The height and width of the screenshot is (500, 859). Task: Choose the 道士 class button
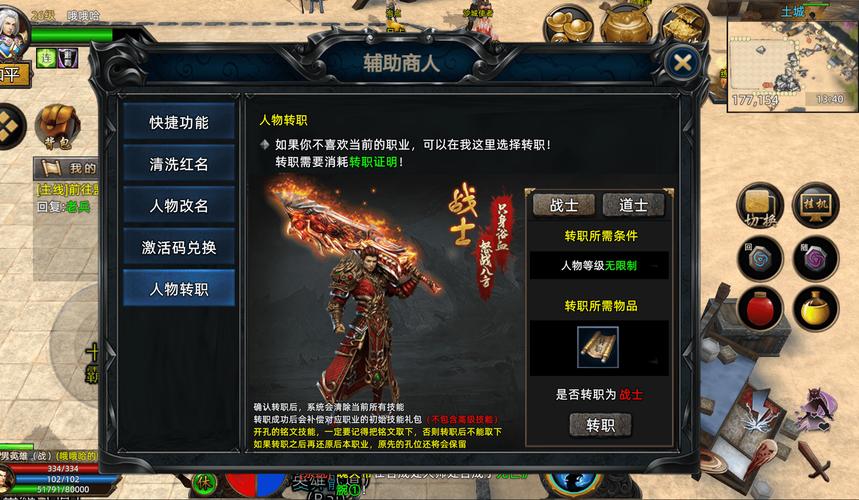pos(633,205)
